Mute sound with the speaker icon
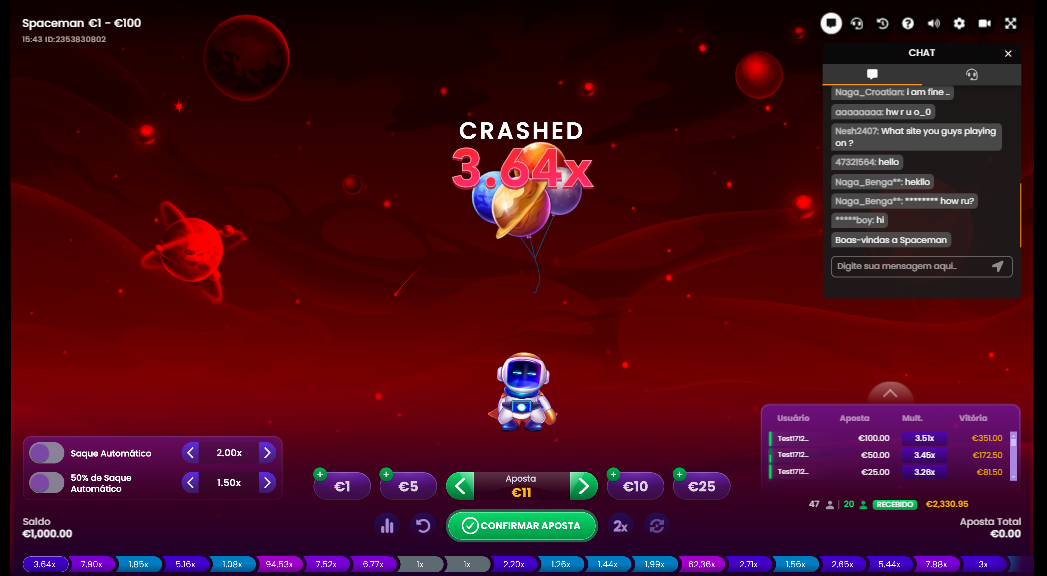 (934, 24)
